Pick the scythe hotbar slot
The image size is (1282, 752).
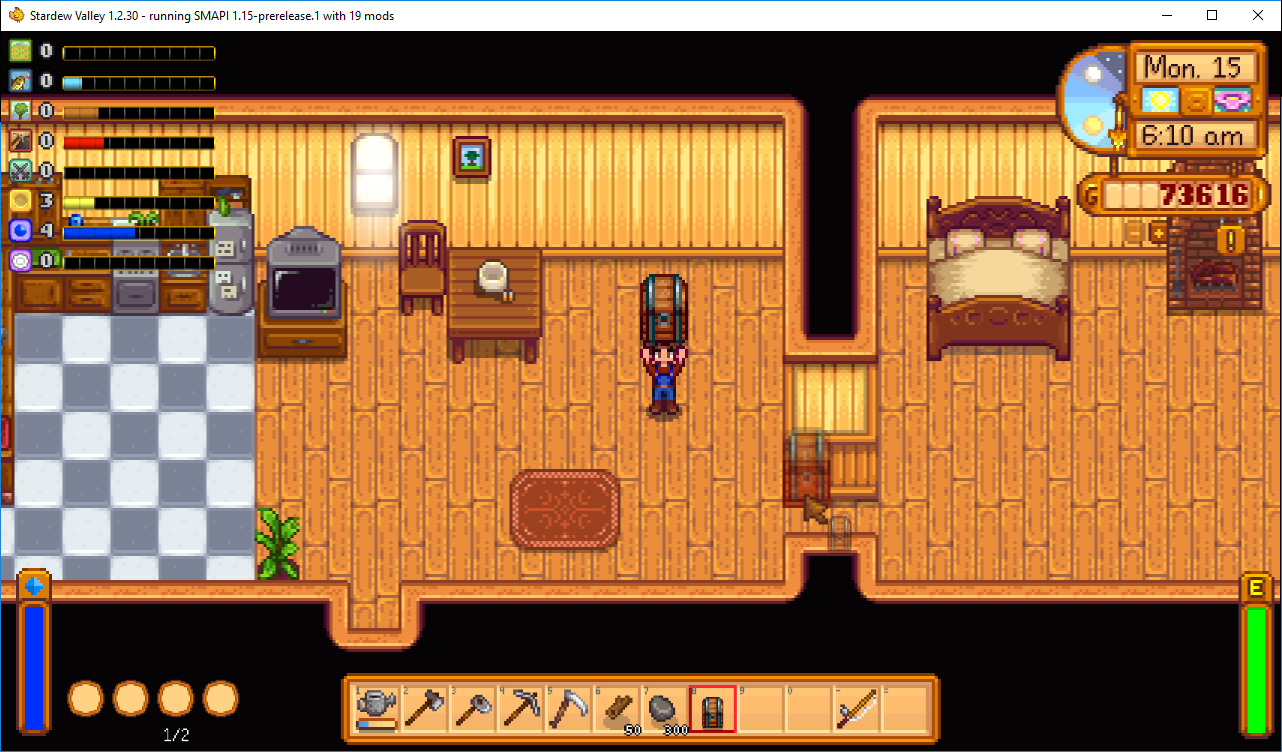pyautogui.click(x=569, y=709)
